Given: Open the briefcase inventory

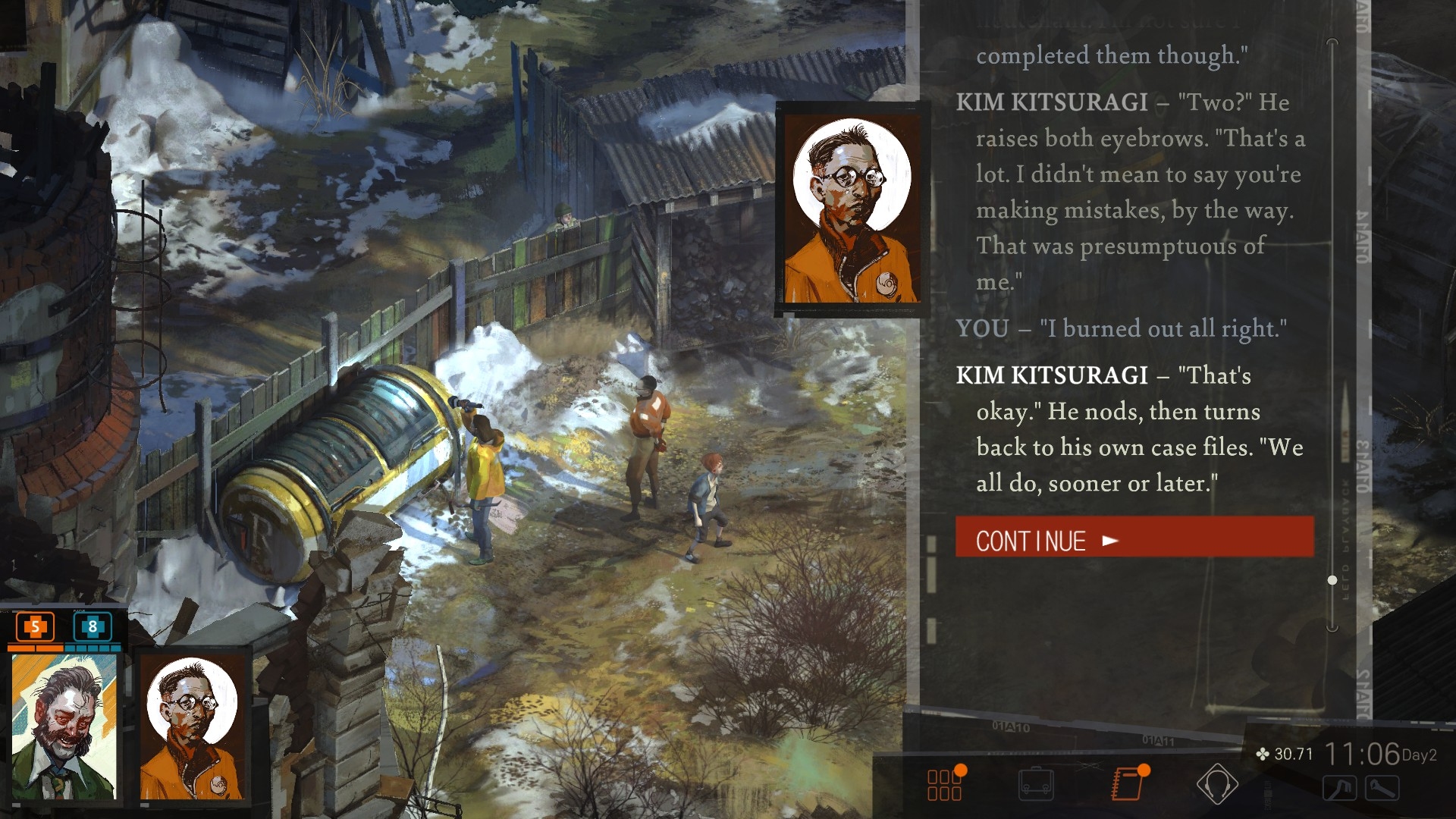Looking at the screenshot, I should point(1036,785).
